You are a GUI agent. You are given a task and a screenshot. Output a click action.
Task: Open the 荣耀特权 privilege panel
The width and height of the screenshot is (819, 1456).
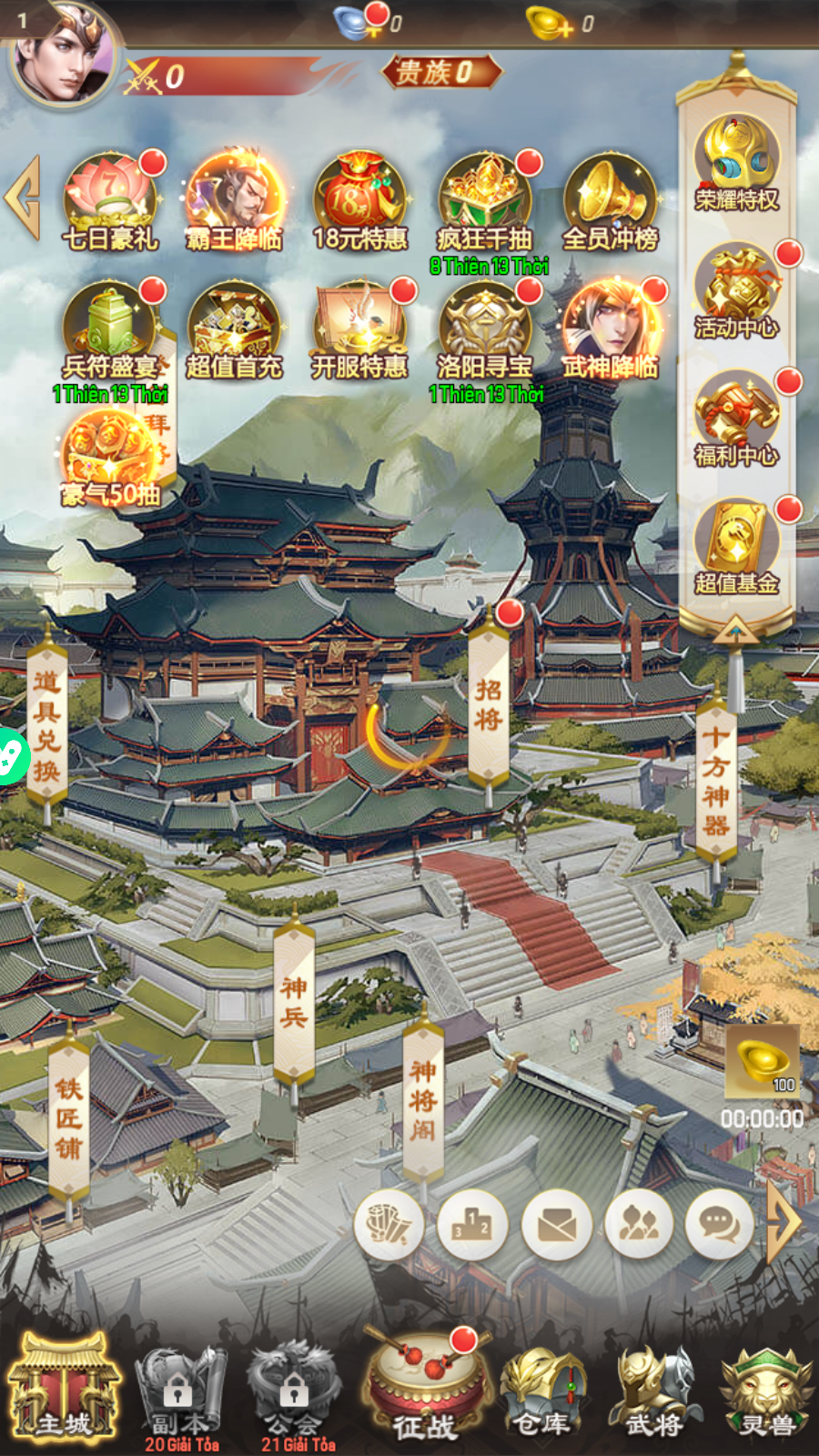pos(736,164)
